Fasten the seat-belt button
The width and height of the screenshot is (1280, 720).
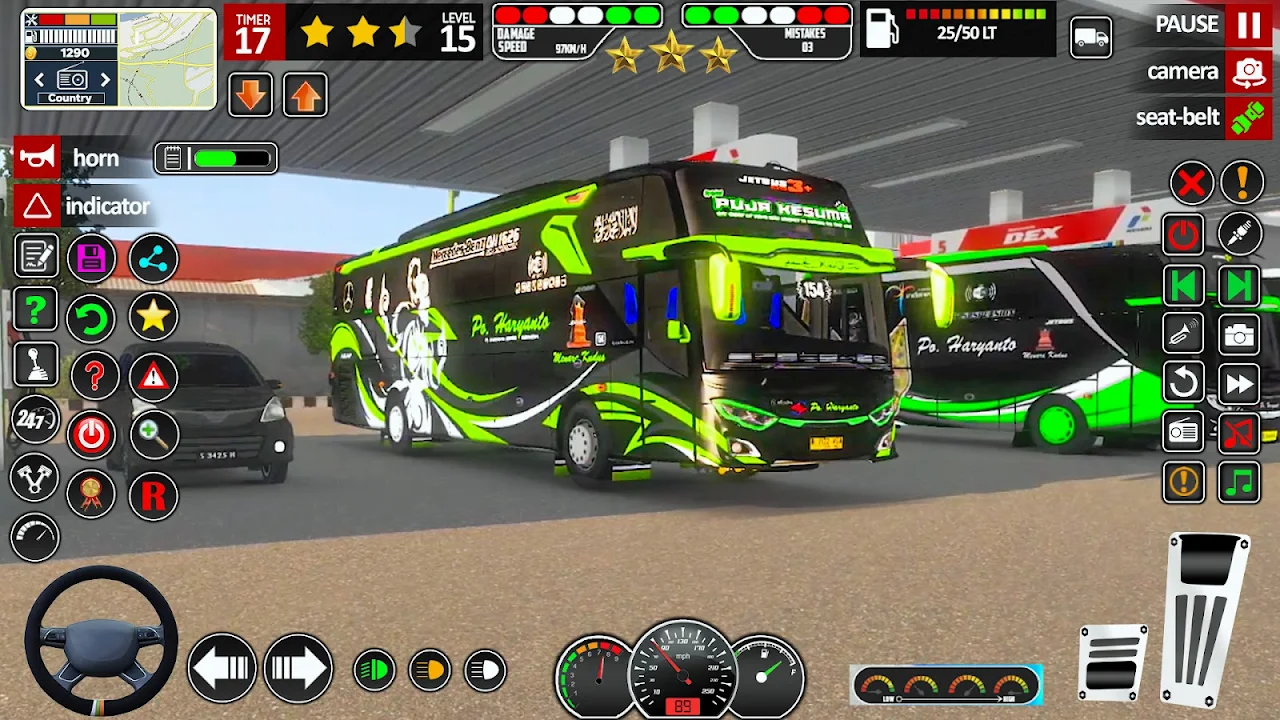tap(1247, 118)
